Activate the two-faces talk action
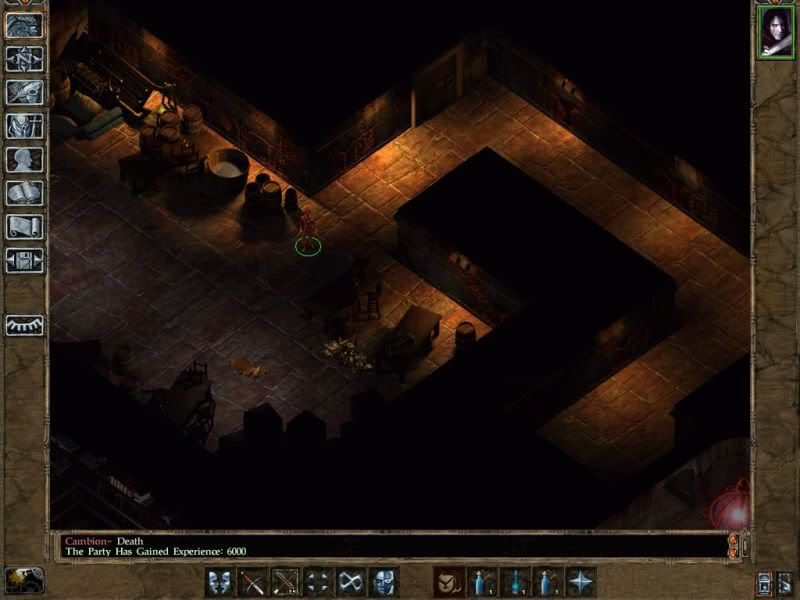This screenshot has width=800, height=600. tap(221, 581)
